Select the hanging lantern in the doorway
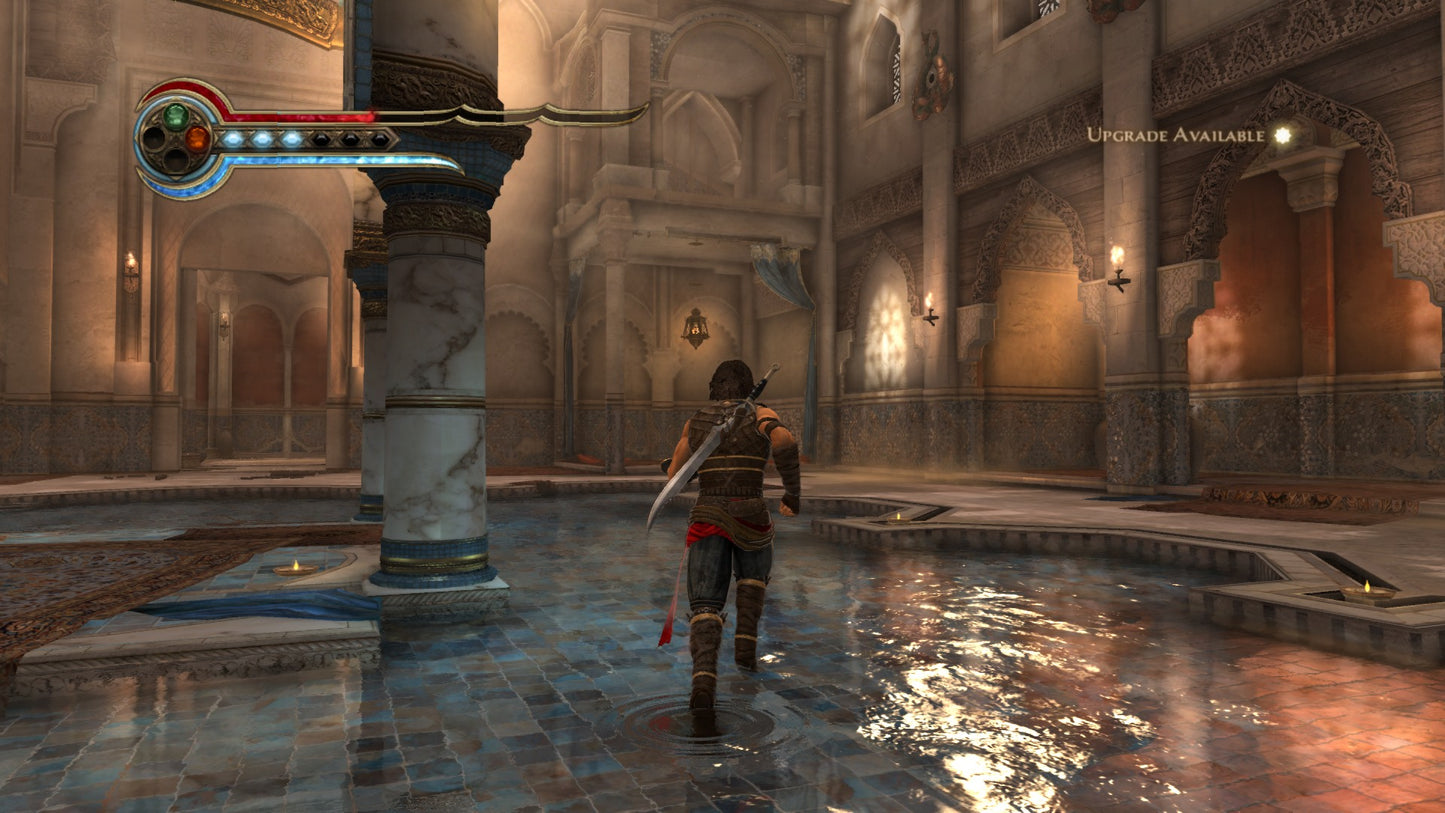 [695, 330]
